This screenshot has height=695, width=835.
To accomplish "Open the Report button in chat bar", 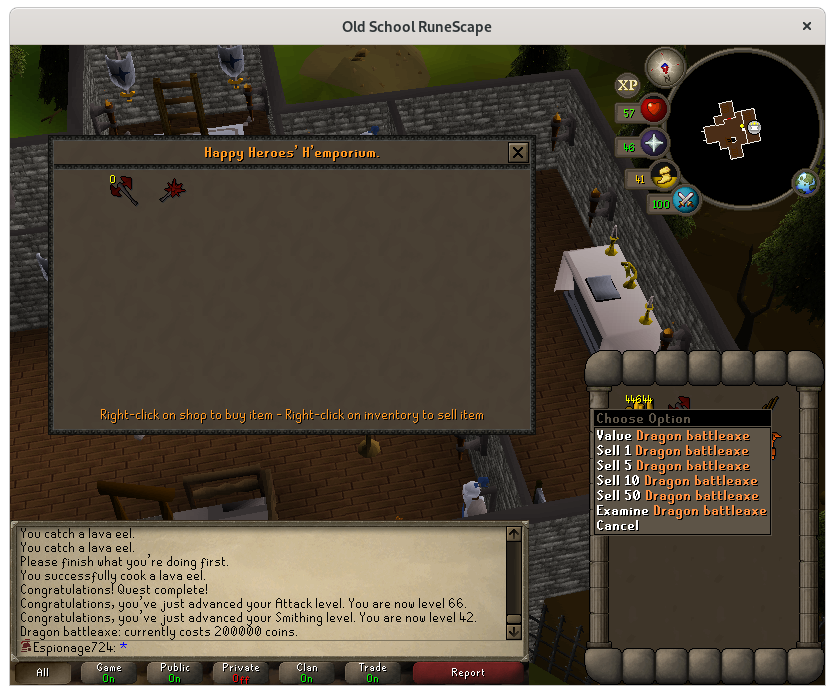I will pyautogui.click(x=467, y=673).
